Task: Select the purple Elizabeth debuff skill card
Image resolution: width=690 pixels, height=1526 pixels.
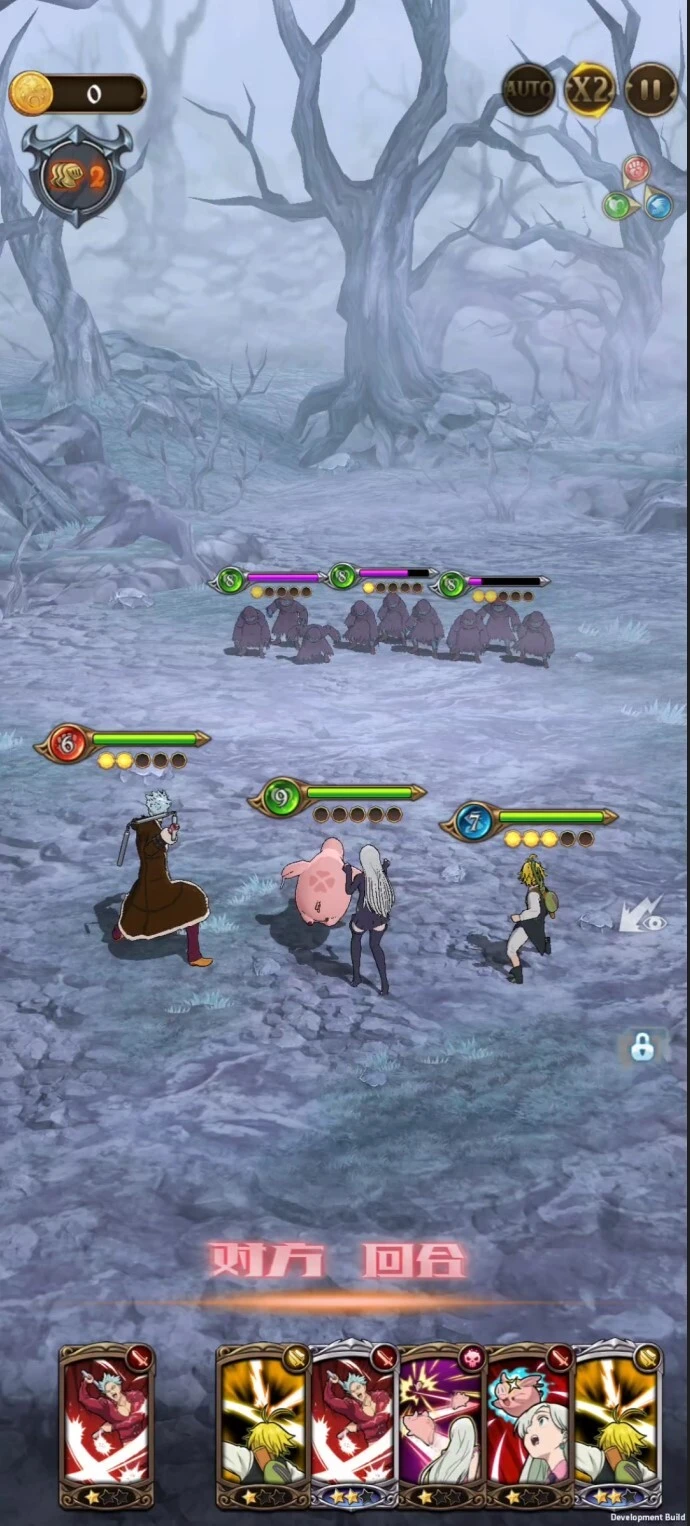Action: click(442, 1424)
